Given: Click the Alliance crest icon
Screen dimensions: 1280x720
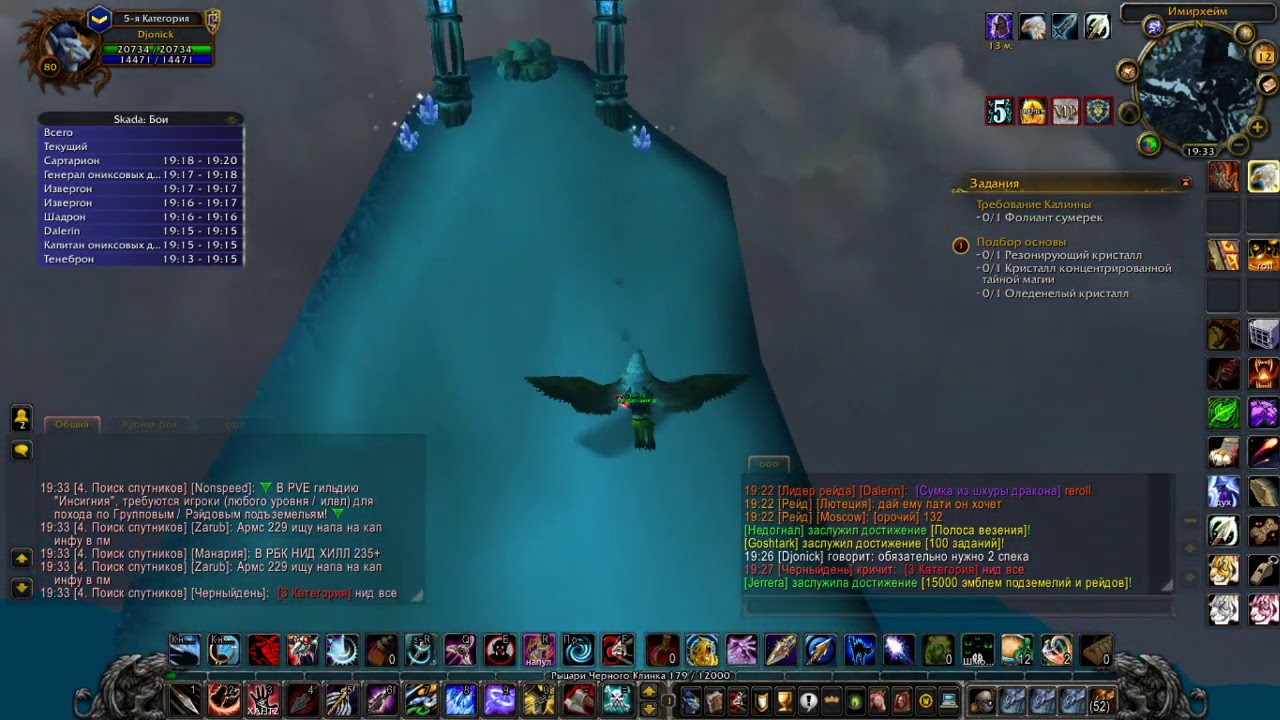Looking at the screenshot, I should (x=1098, y=111).
